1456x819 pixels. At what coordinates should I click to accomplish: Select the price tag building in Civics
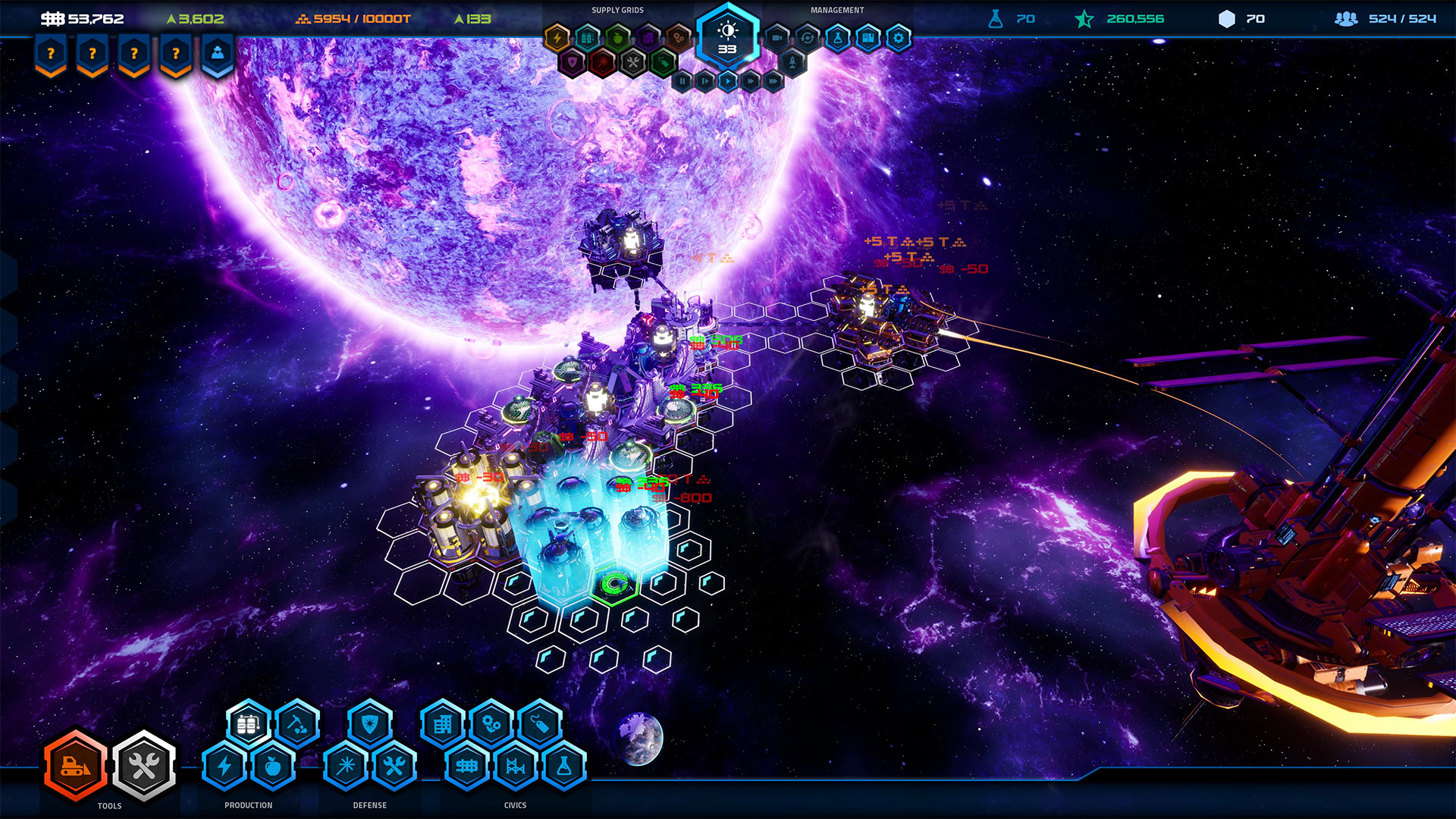coord(540,725)
